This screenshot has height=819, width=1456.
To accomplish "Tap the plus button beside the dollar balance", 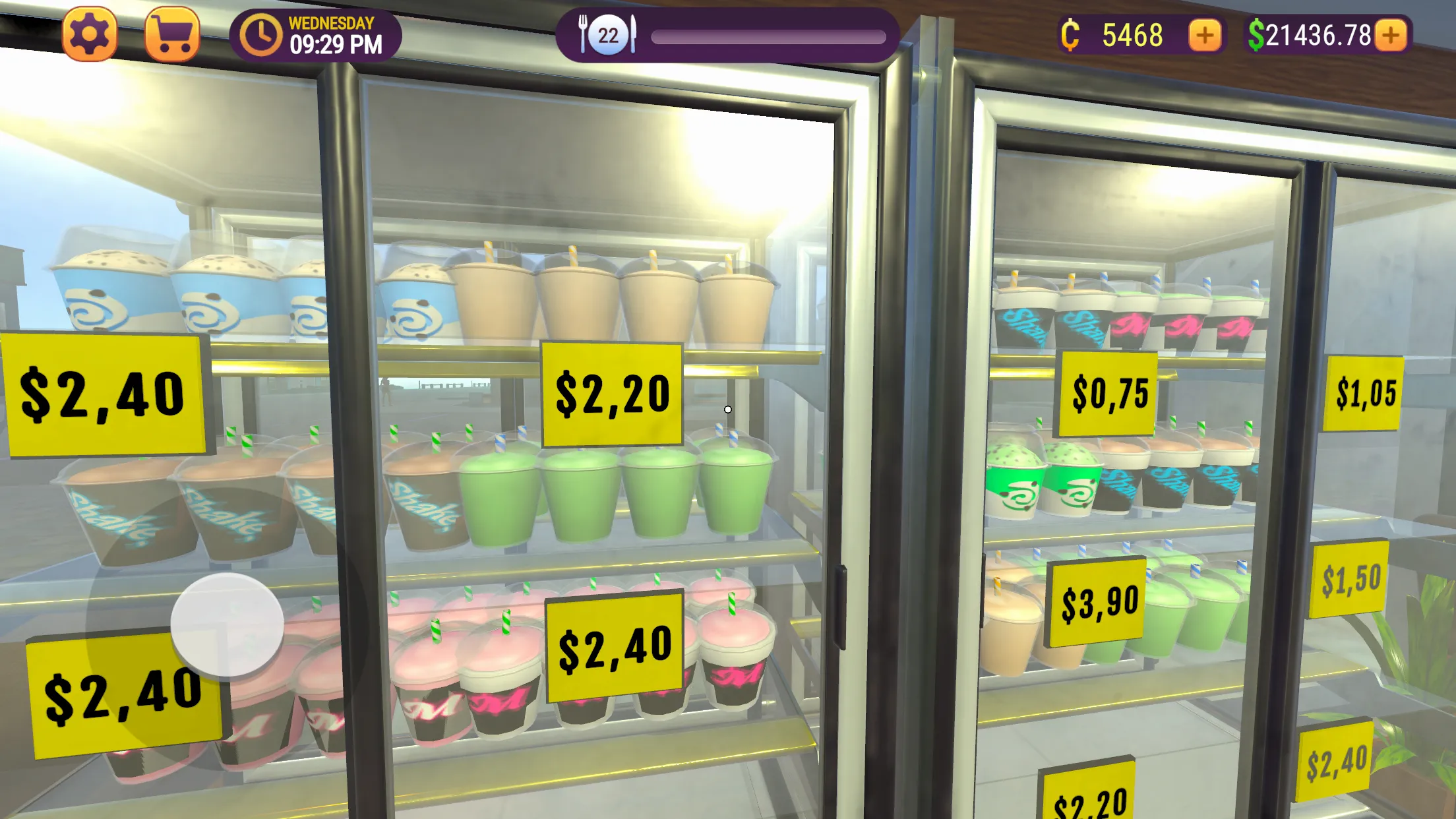I will (1391, 36).
